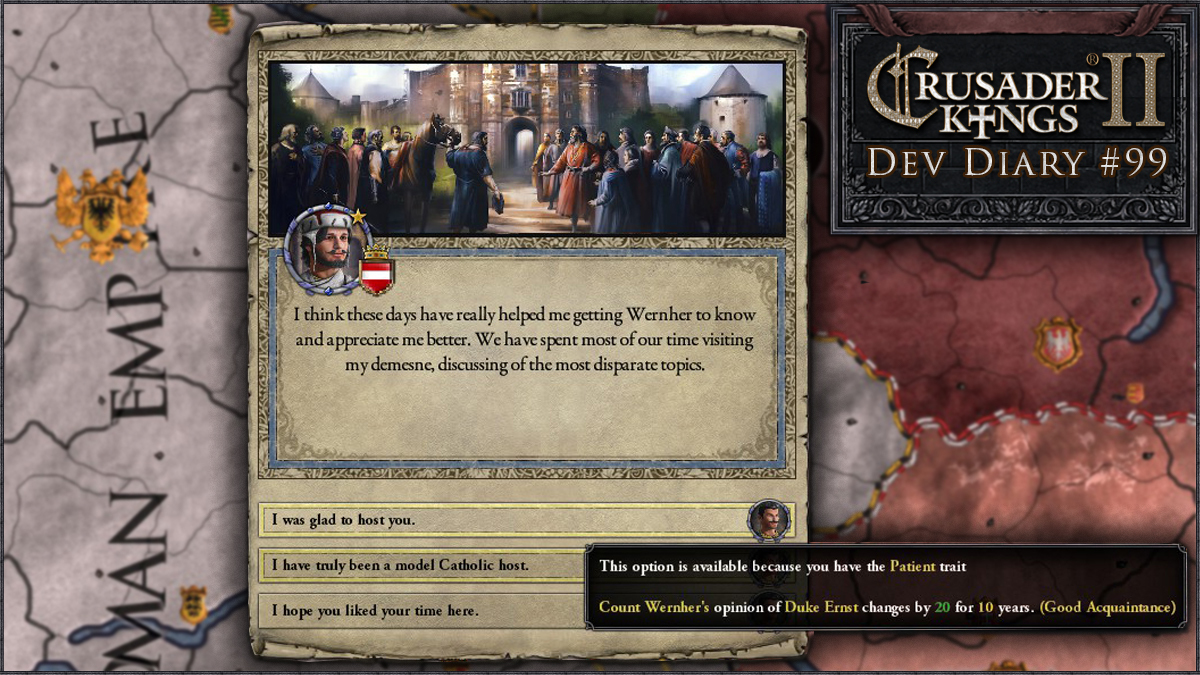1200x675 pixels.
Task: Pick 'I hope you liked your time here.'
Action: click(x=422, y=610)
